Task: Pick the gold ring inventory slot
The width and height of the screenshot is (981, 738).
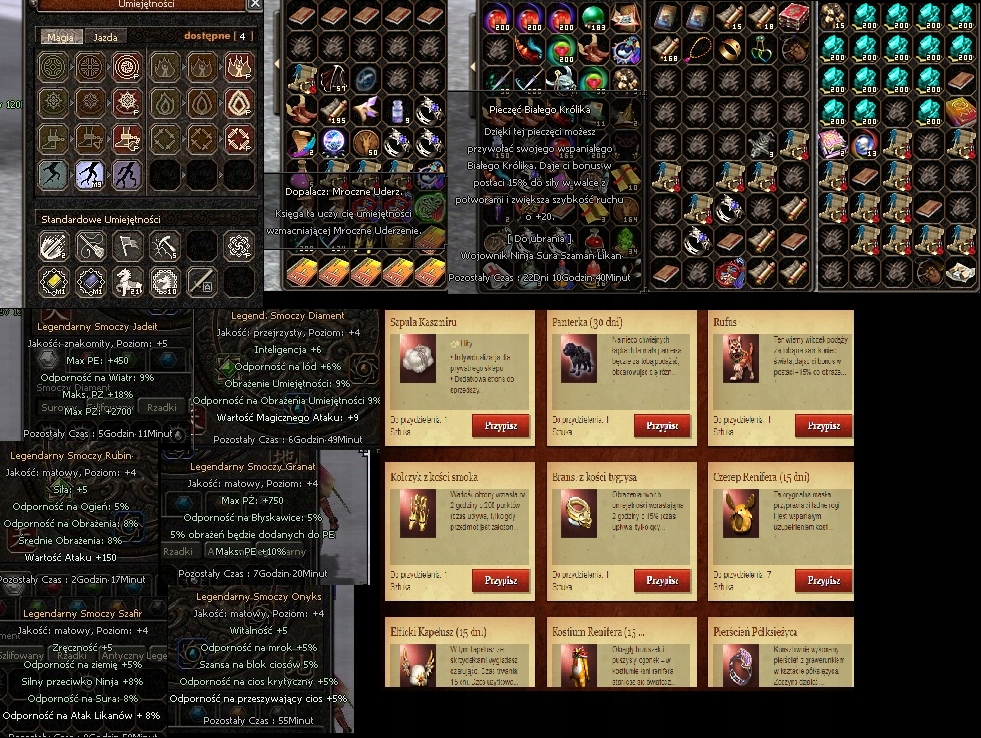Action: (x=728, y=46)
